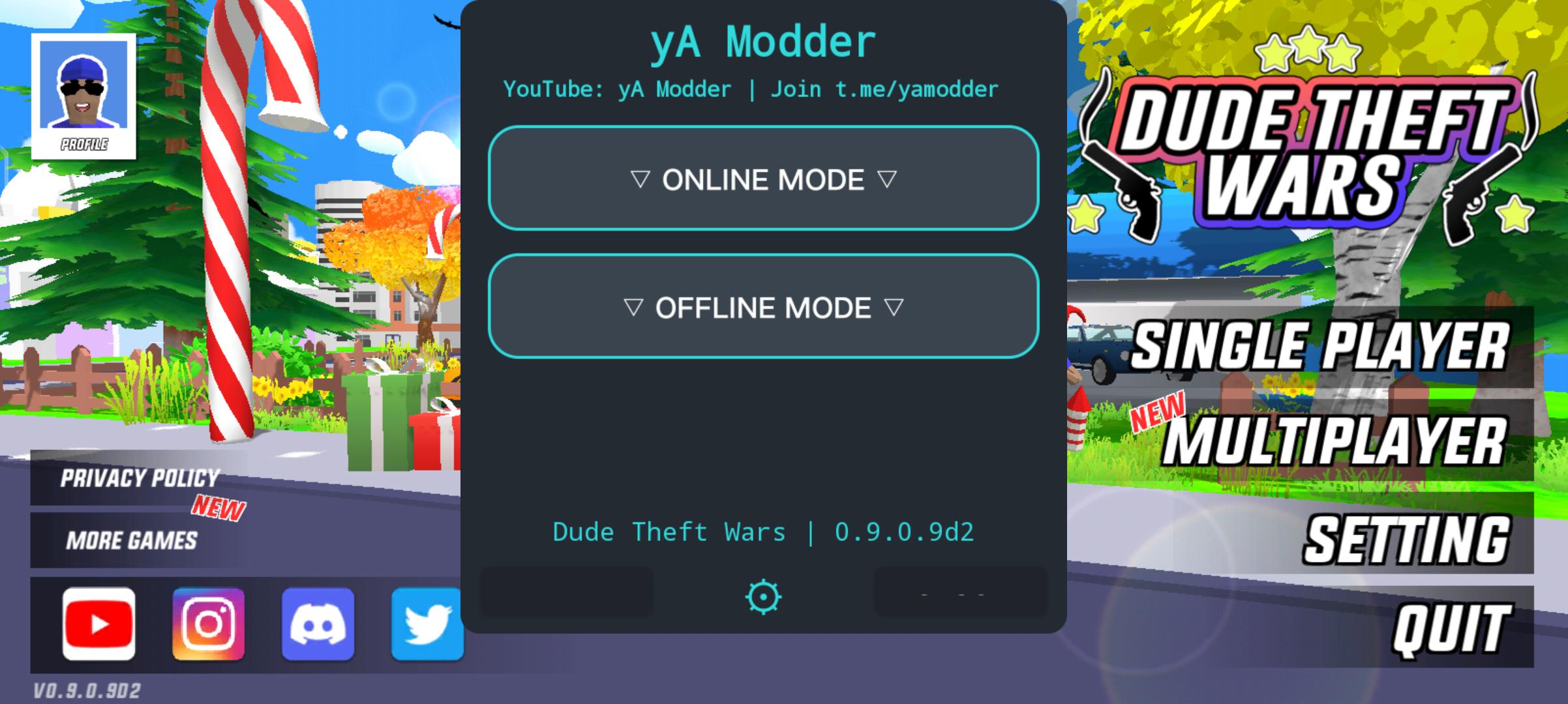The image size is (1568, 704).
Task: Expand the OFFLINE MODE section
Action: (x=763, y=307)
